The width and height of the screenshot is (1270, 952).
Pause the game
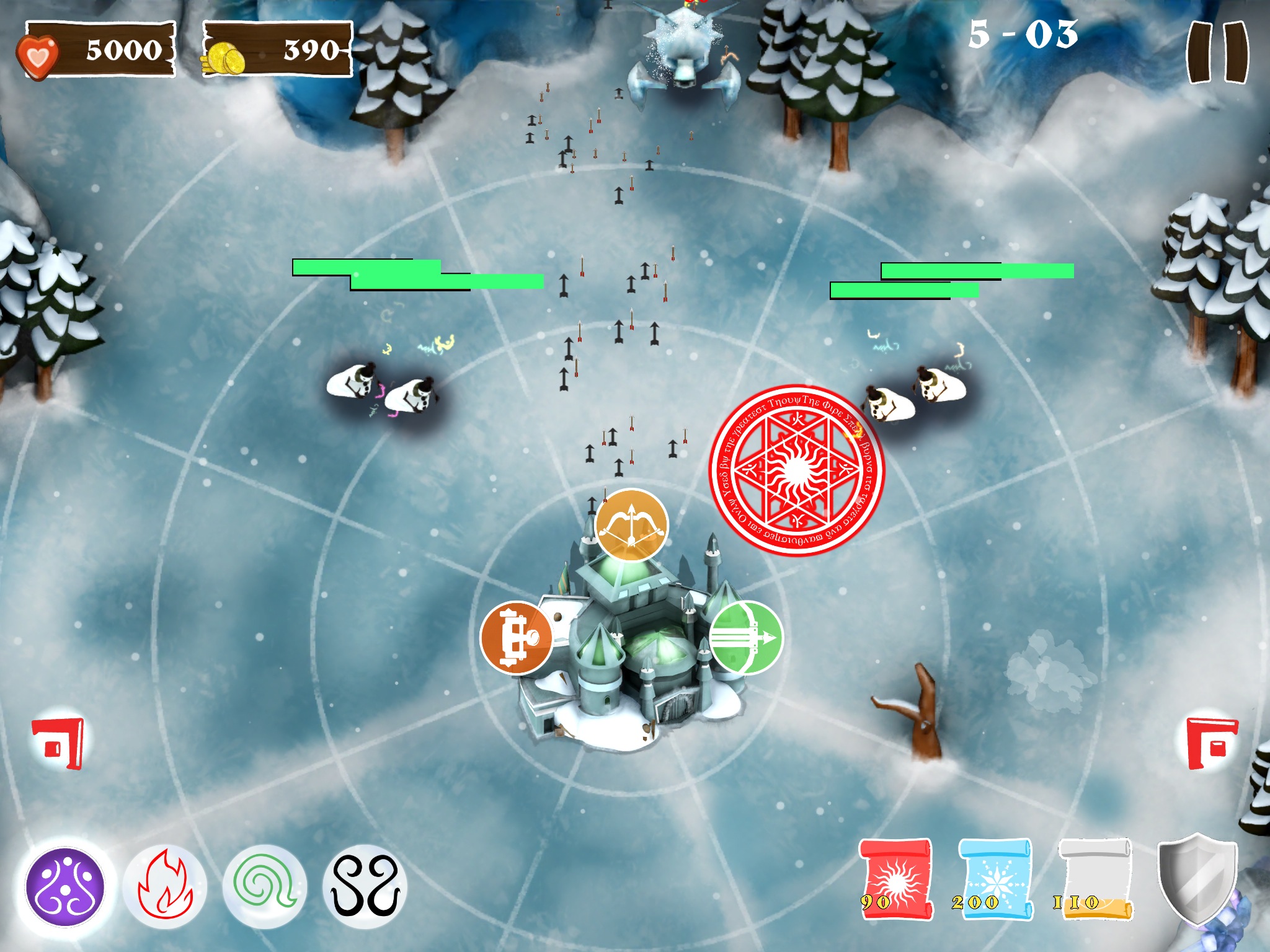1217,52
